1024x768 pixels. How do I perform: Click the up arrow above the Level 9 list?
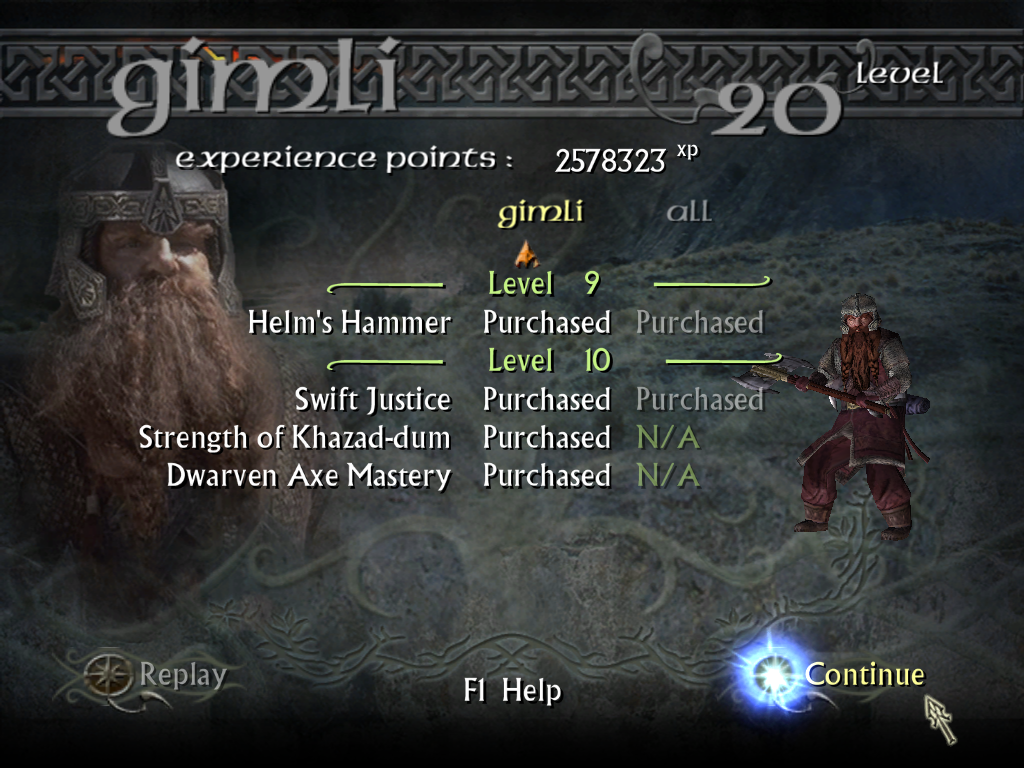[526, 251]
